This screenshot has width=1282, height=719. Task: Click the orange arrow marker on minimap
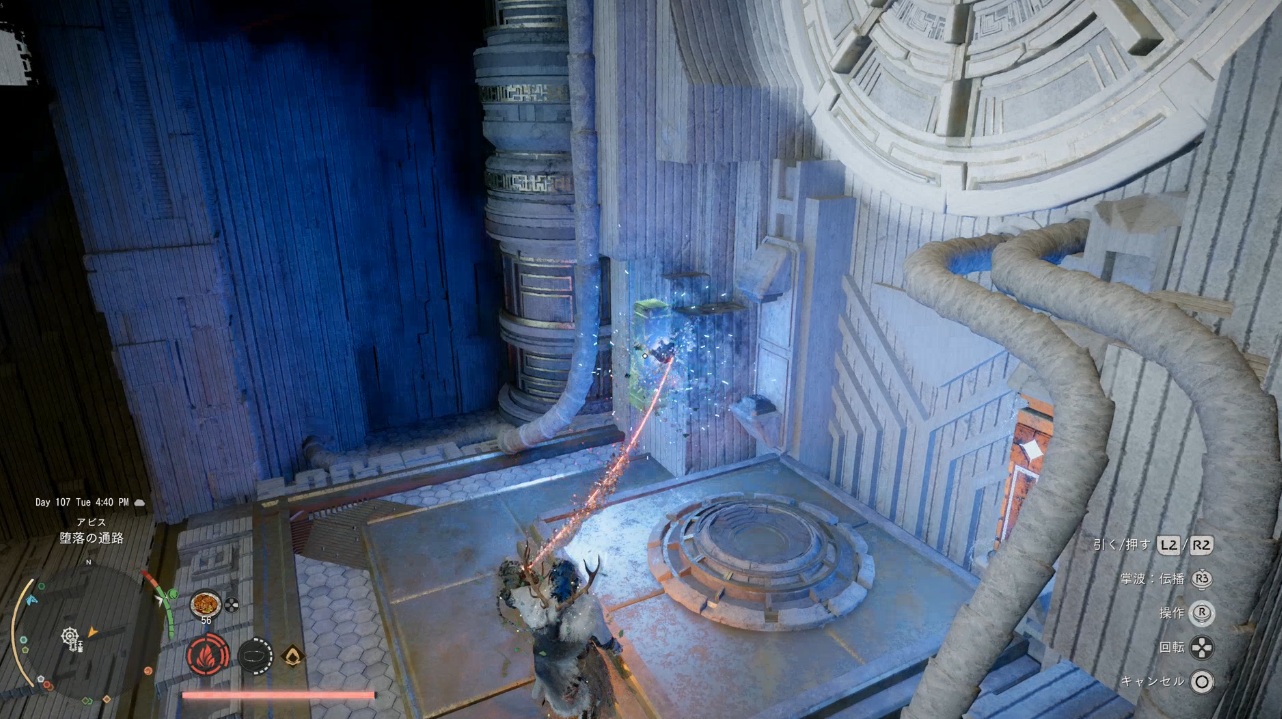coord(93,631)
